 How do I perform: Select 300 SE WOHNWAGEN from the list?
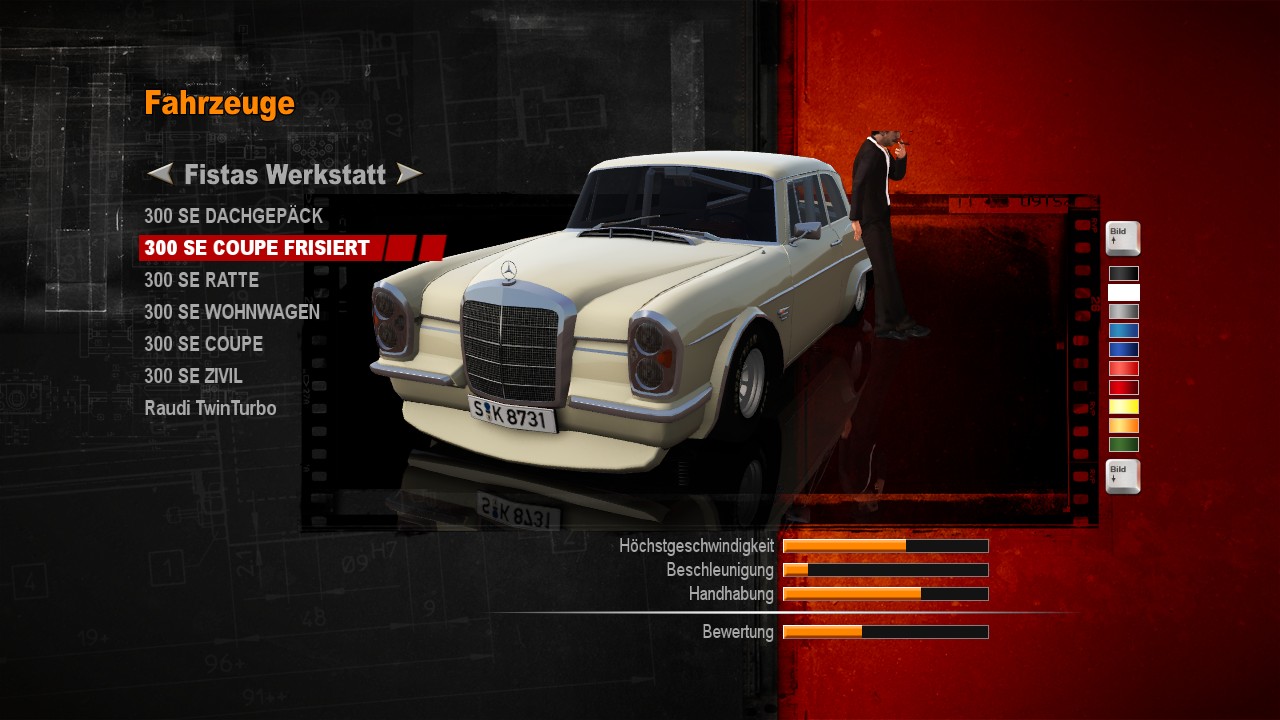[232, 312]
